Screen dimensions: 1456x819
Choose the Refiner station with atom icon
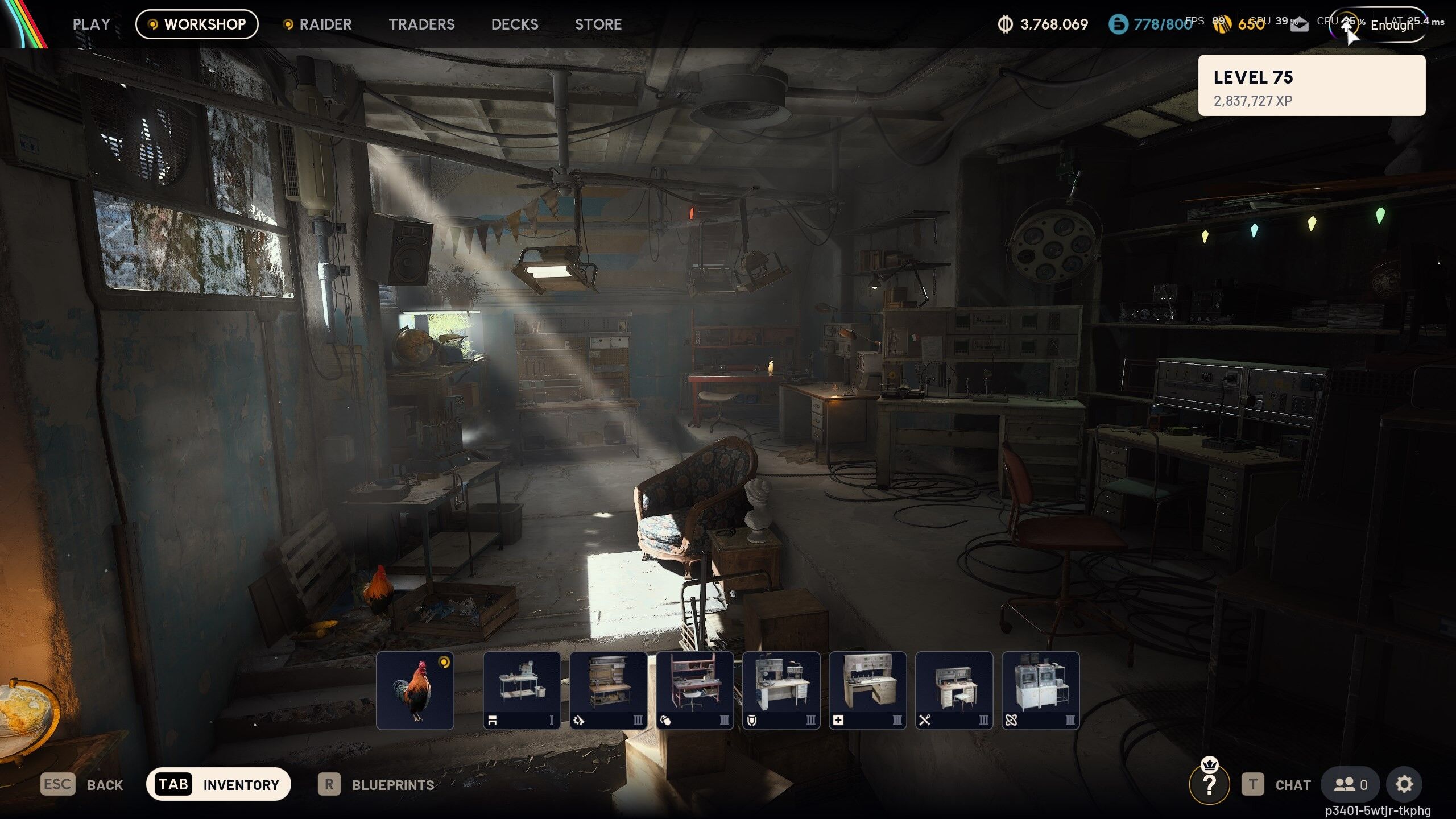point(1040,690)
